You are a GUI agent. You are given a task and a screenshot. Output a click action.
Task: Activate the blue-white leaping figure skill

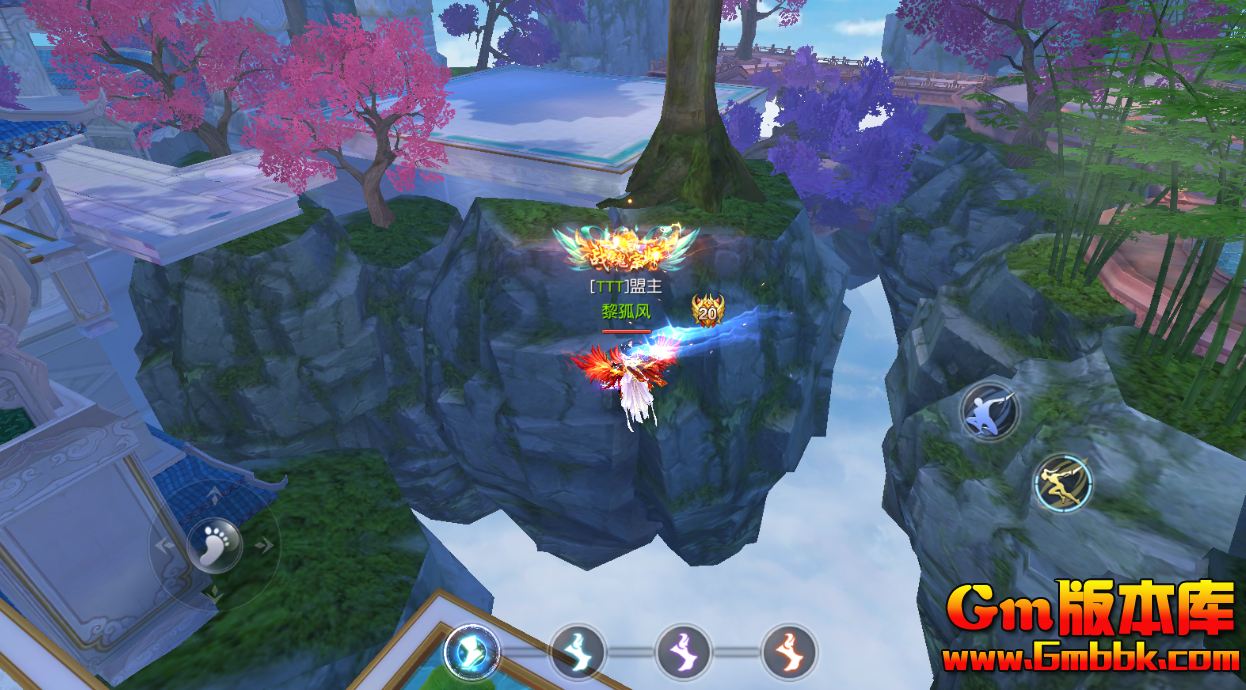pos(989,411)
